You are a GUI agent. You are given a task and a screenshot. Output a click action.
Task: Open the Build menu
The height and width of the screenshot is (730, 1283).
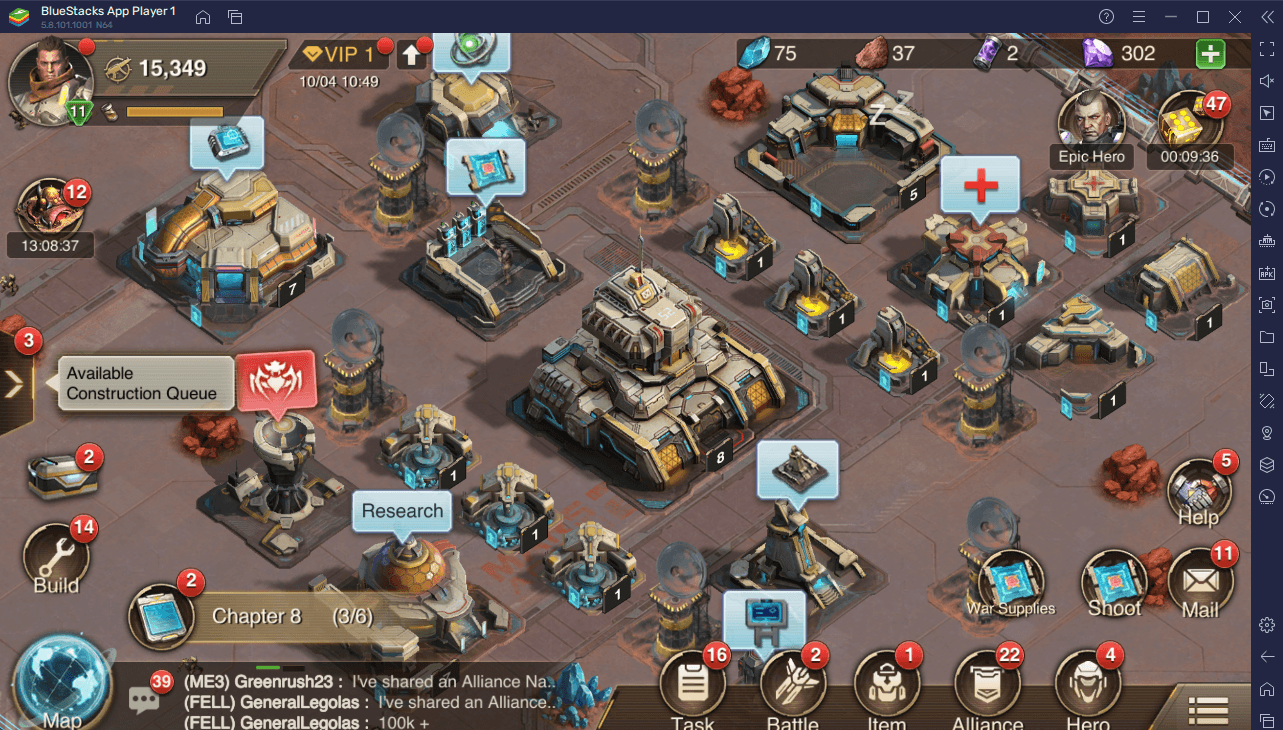point(56,555)
